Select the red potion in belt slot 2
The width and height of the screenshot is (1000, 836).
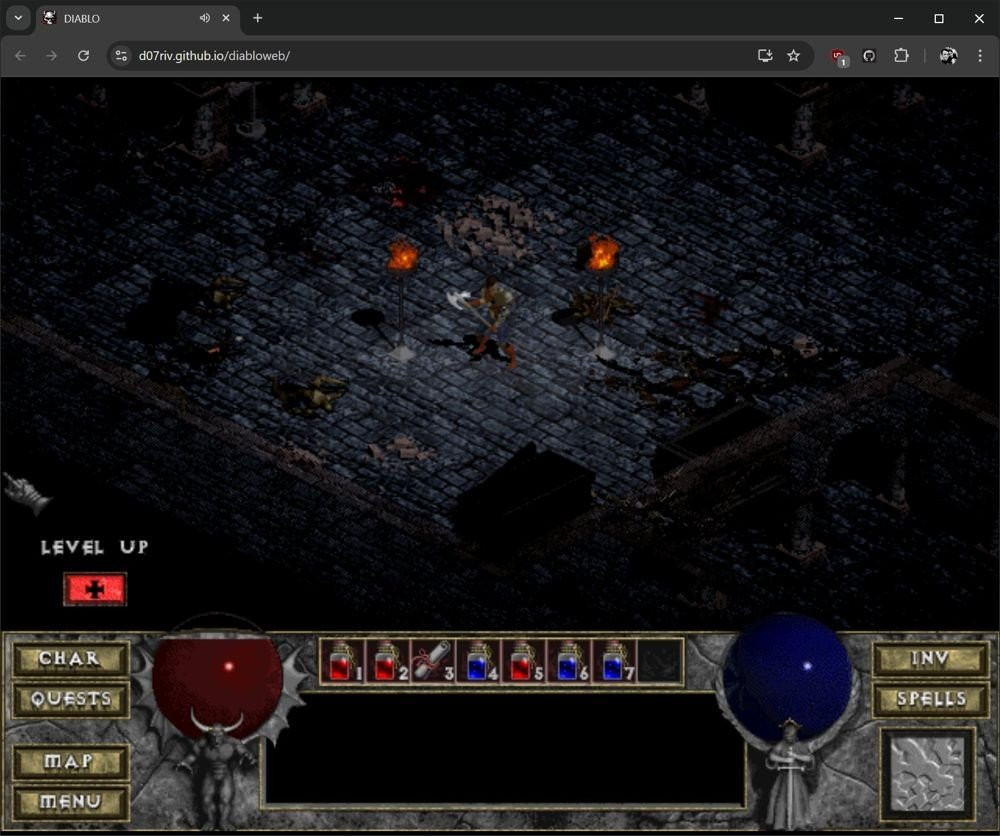(387, 661)
